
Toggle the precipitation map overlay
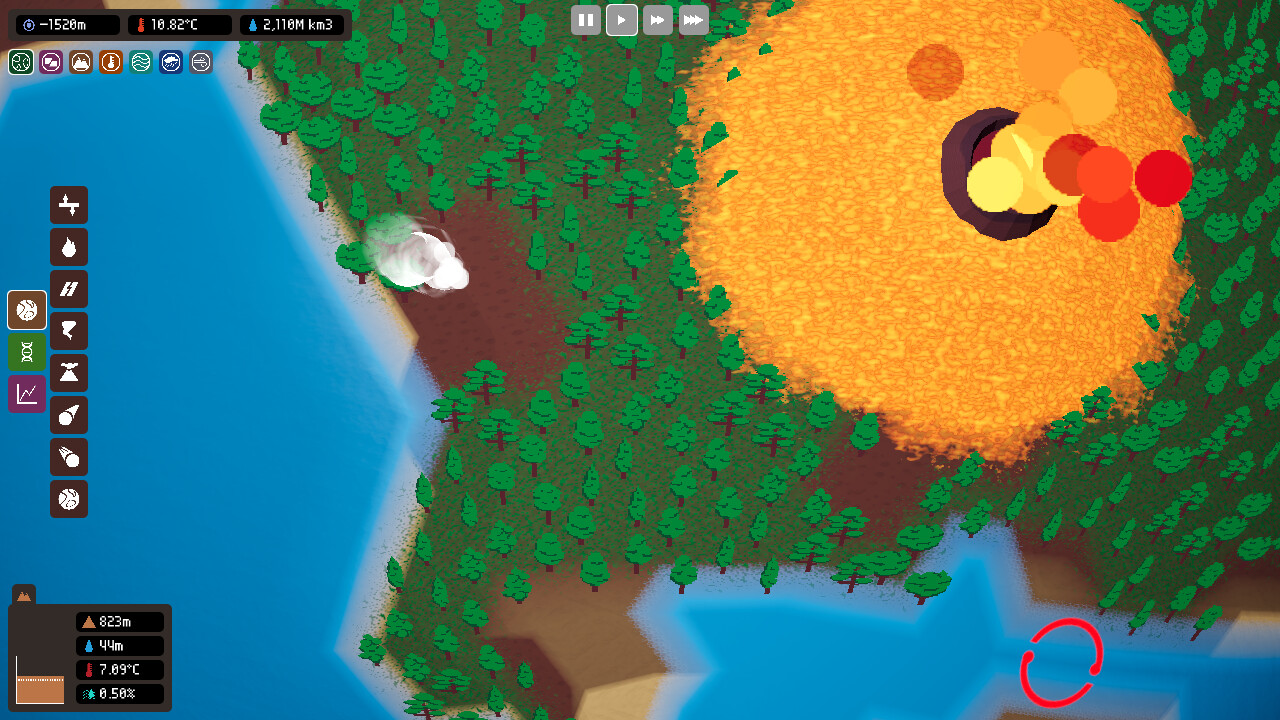(x=170, y=62)
